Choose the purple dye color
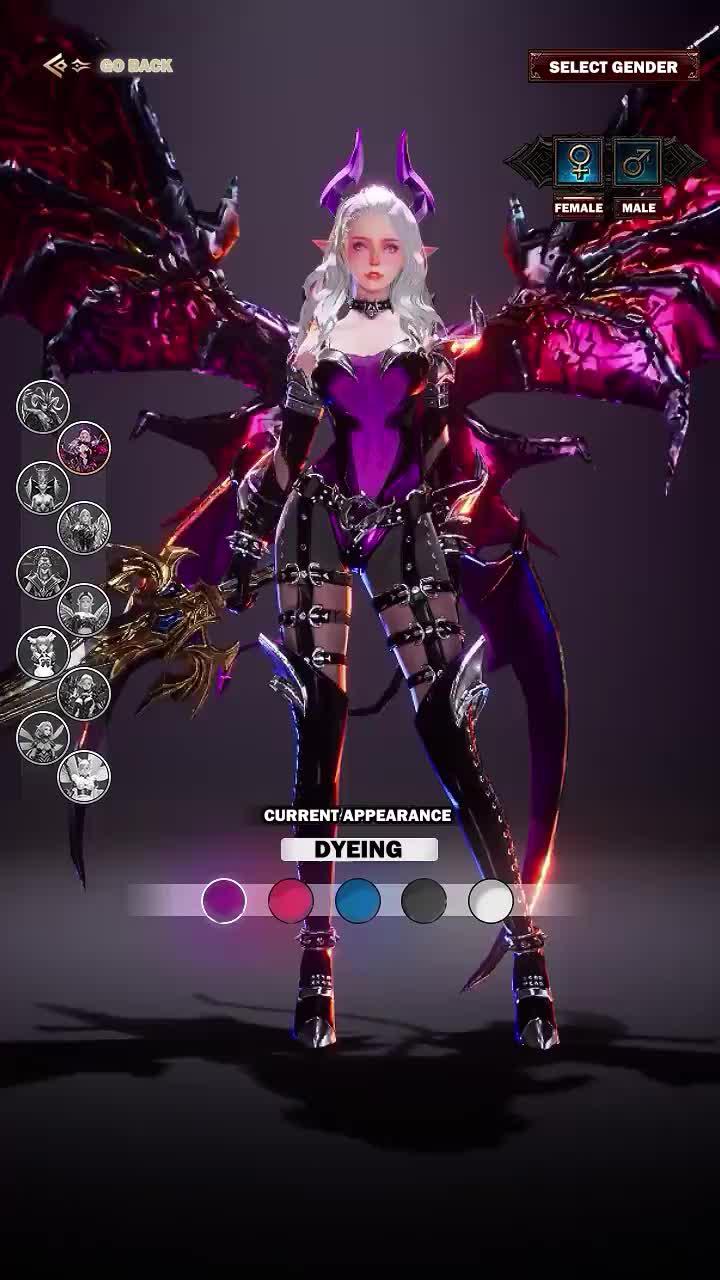This screenshot has width=720, height=1280. point(224,901)
